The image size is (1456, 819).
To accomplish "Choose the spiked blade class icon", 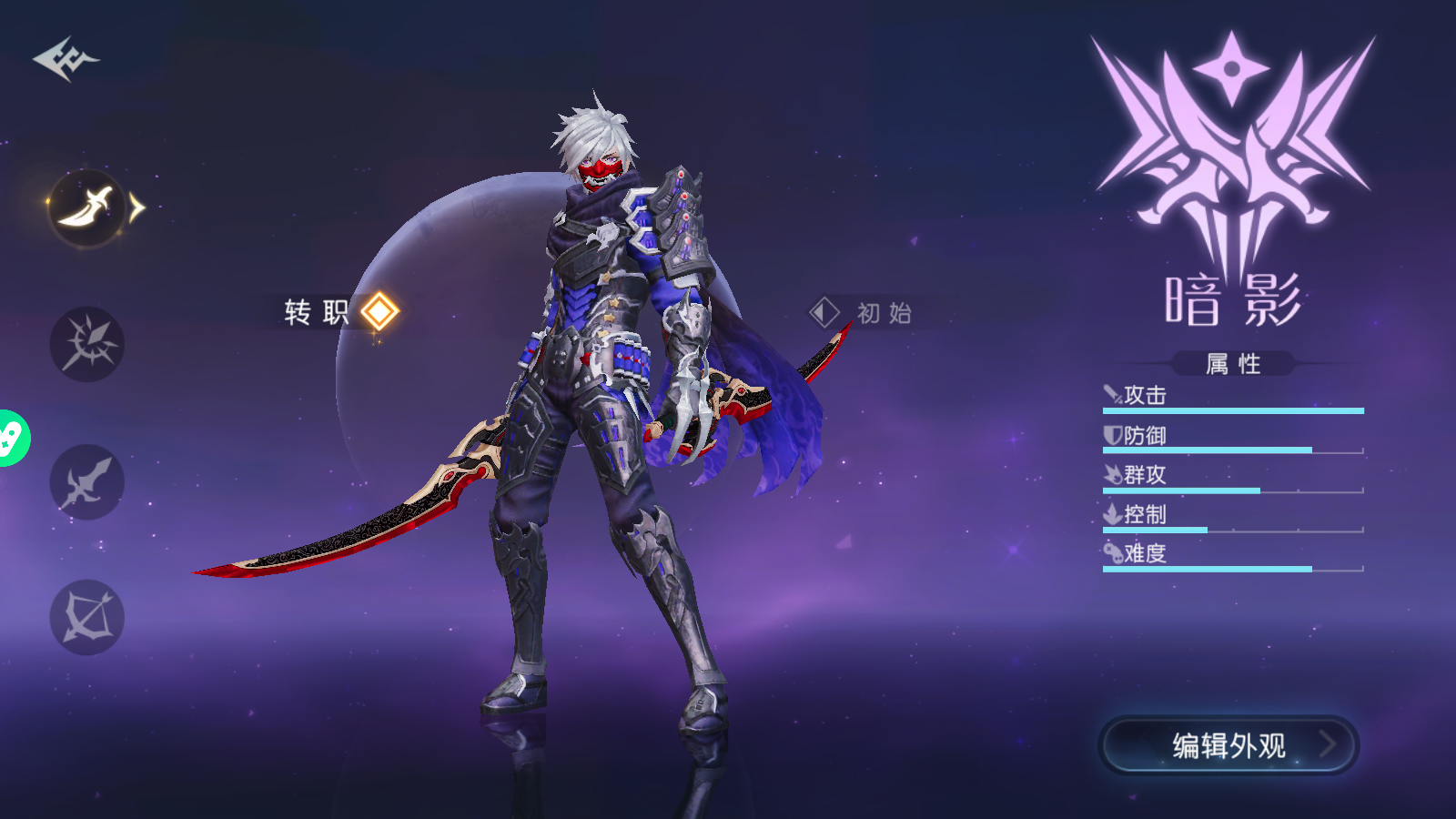I will coord(86,344).
